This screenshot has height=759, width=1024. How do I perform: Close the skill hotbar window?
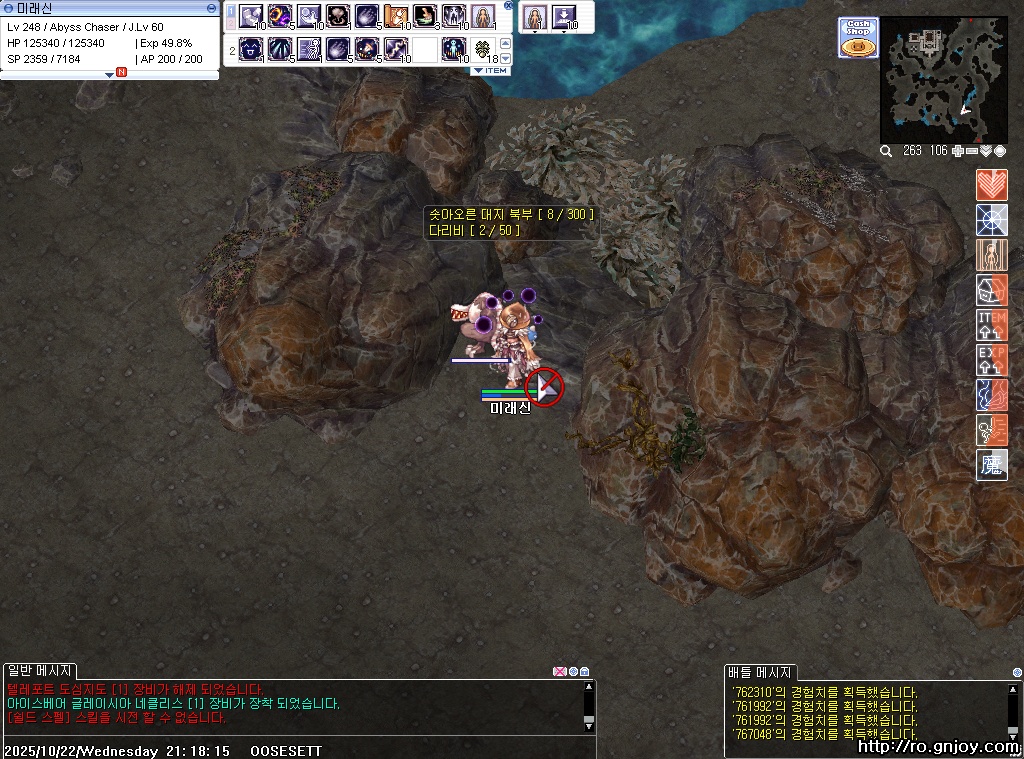click(508, 6)
